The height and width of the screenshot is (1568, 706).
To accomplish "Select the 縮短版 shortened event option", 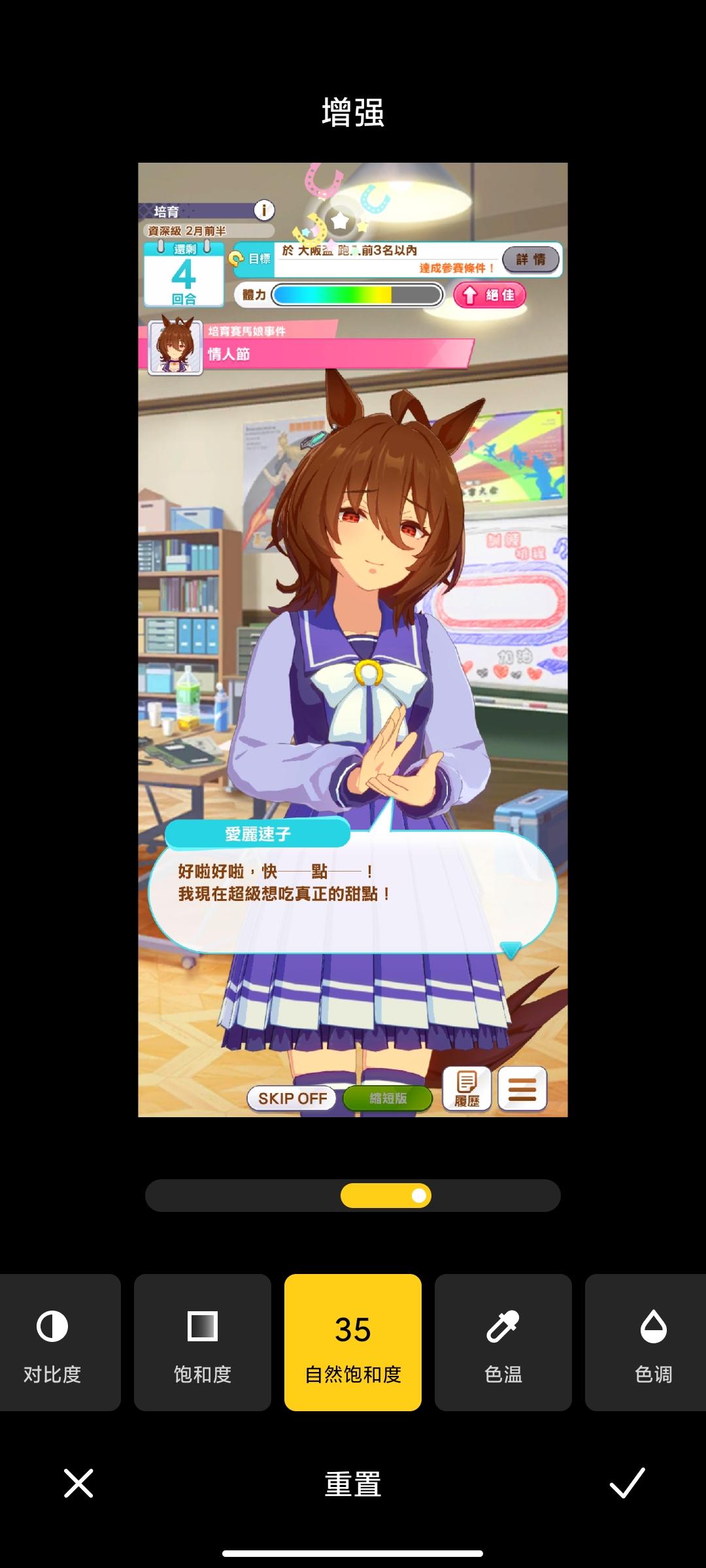I will coord(388,1098).
